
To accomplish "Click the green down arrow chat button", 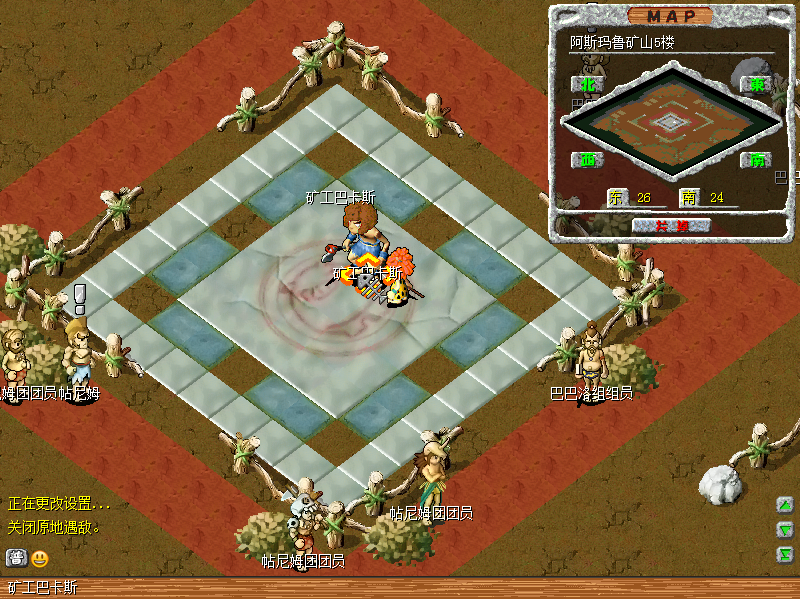I will coord(786,530).
